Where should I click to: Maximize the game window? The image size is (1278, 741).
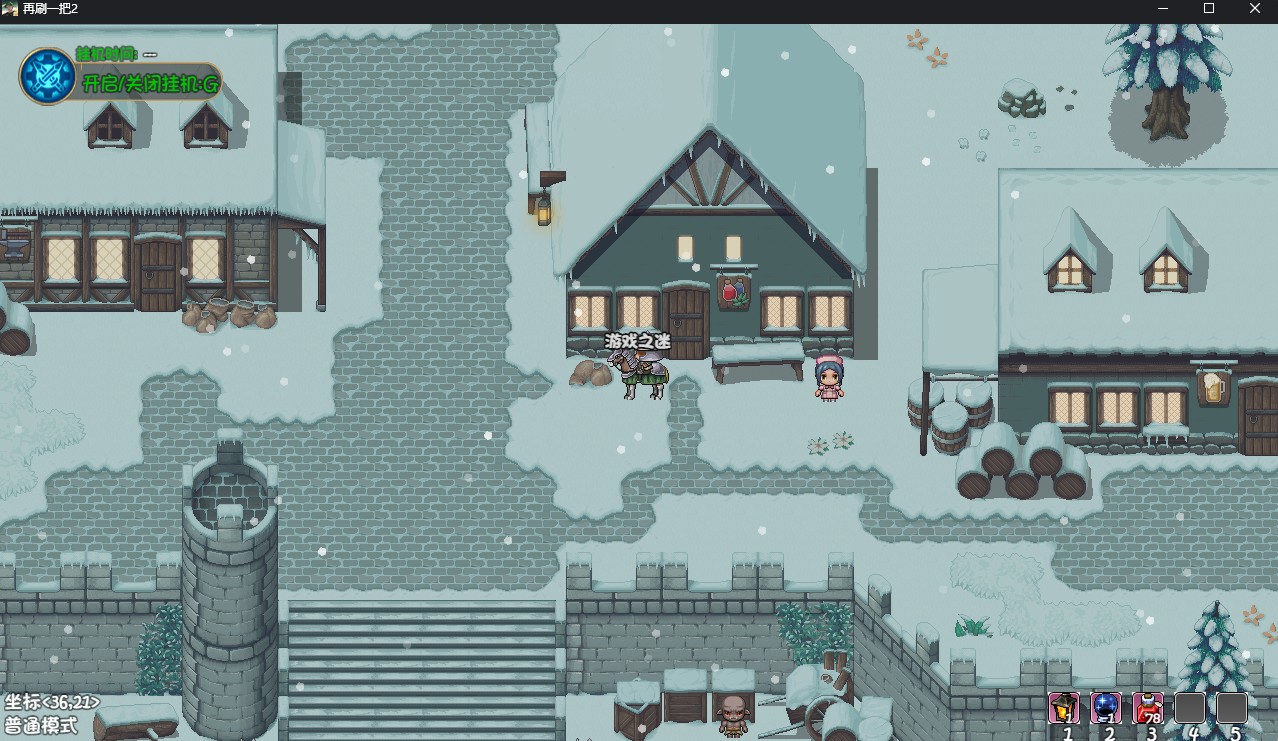[x=1208, y=9]
